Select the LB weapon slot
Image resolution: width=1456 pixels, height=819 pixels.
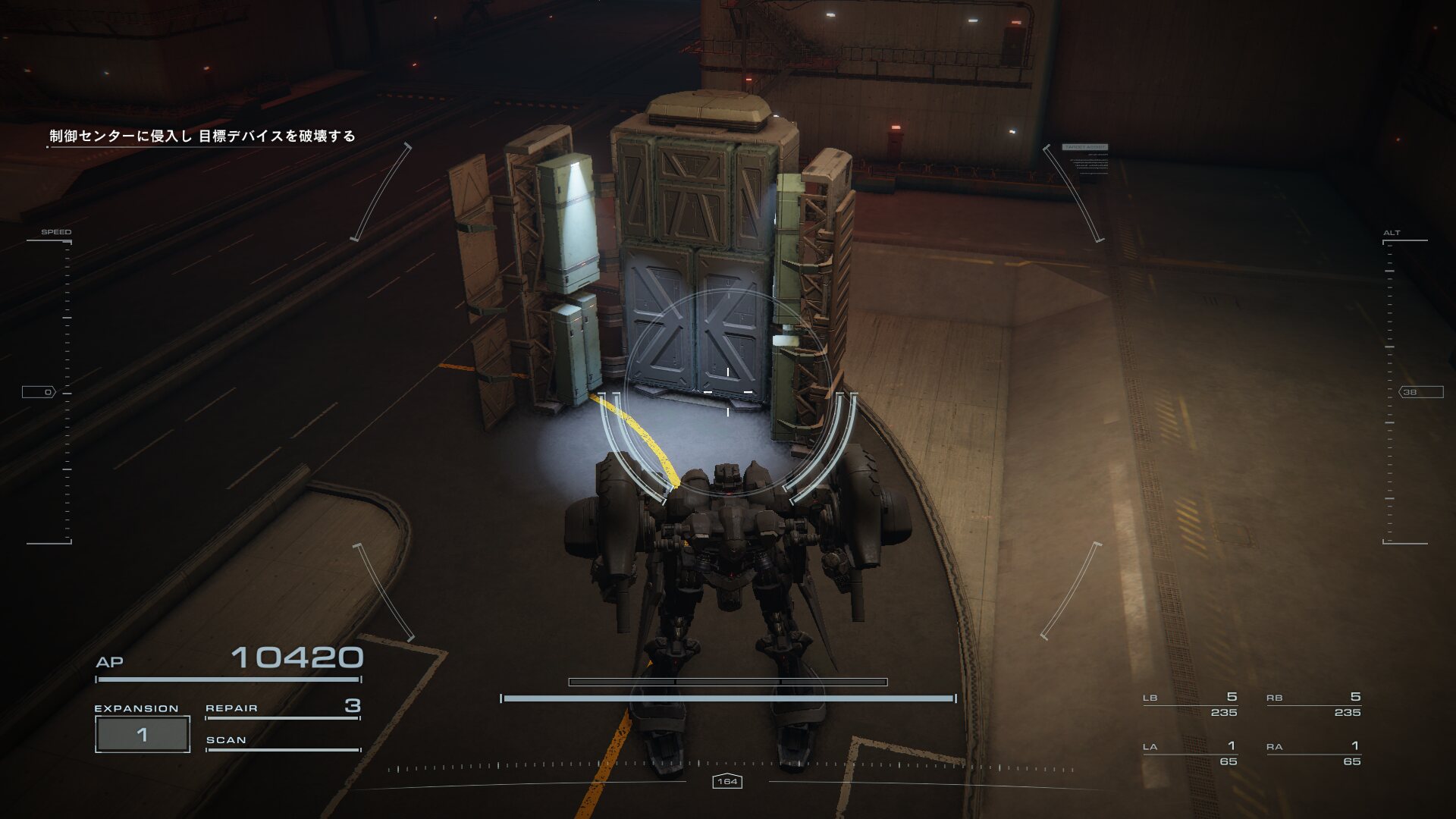pyautogui.click(x=1190, y=704)
